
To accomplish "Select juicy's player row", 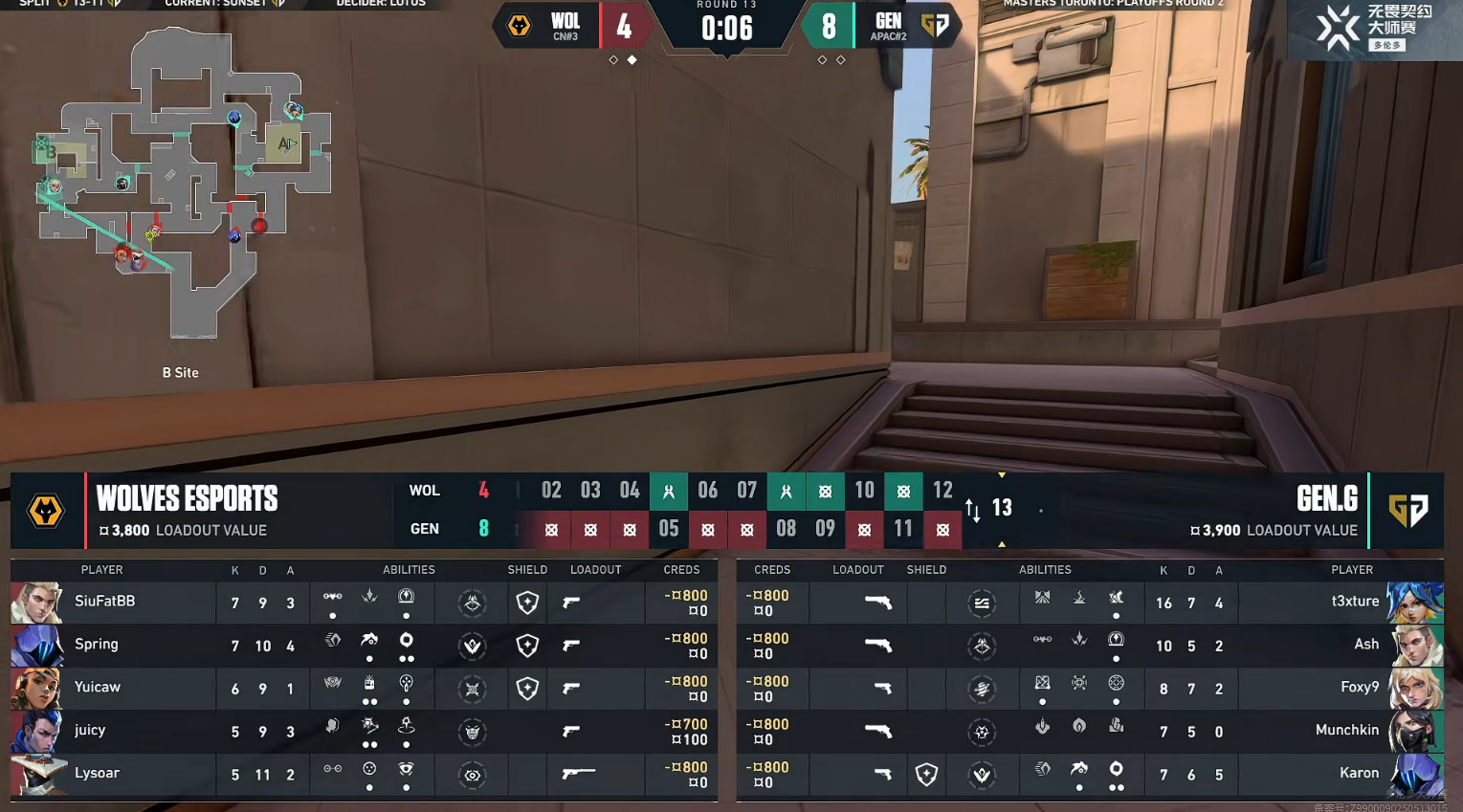I will click(90, 731).
